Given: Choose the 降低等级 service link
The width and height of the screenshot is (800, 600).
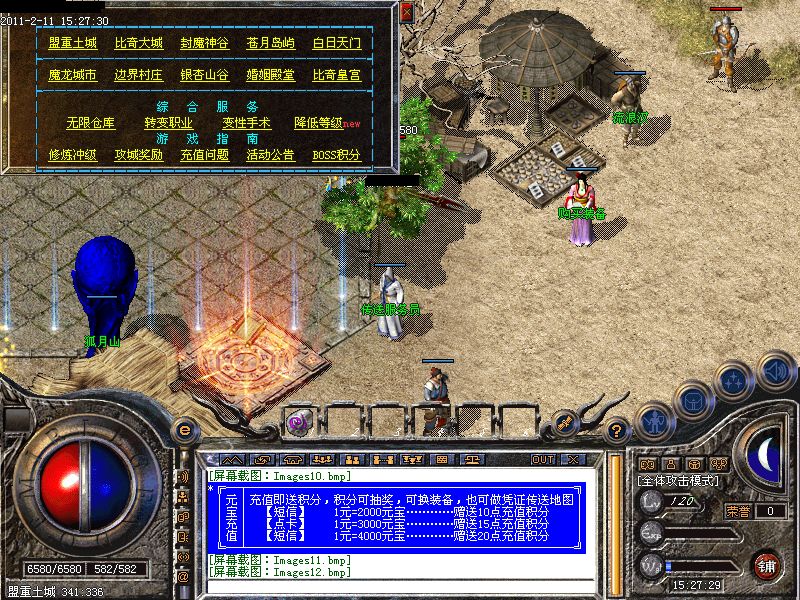Looking at the screenshot, I should click(318, 123).
